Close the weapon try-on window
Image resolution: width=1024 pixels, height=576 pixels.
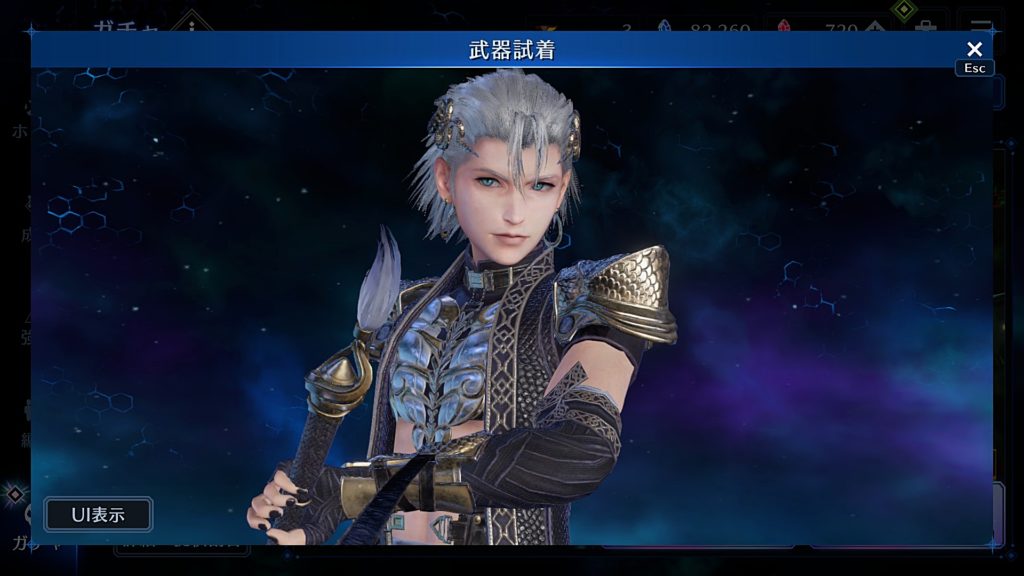(x=974, y=49)
